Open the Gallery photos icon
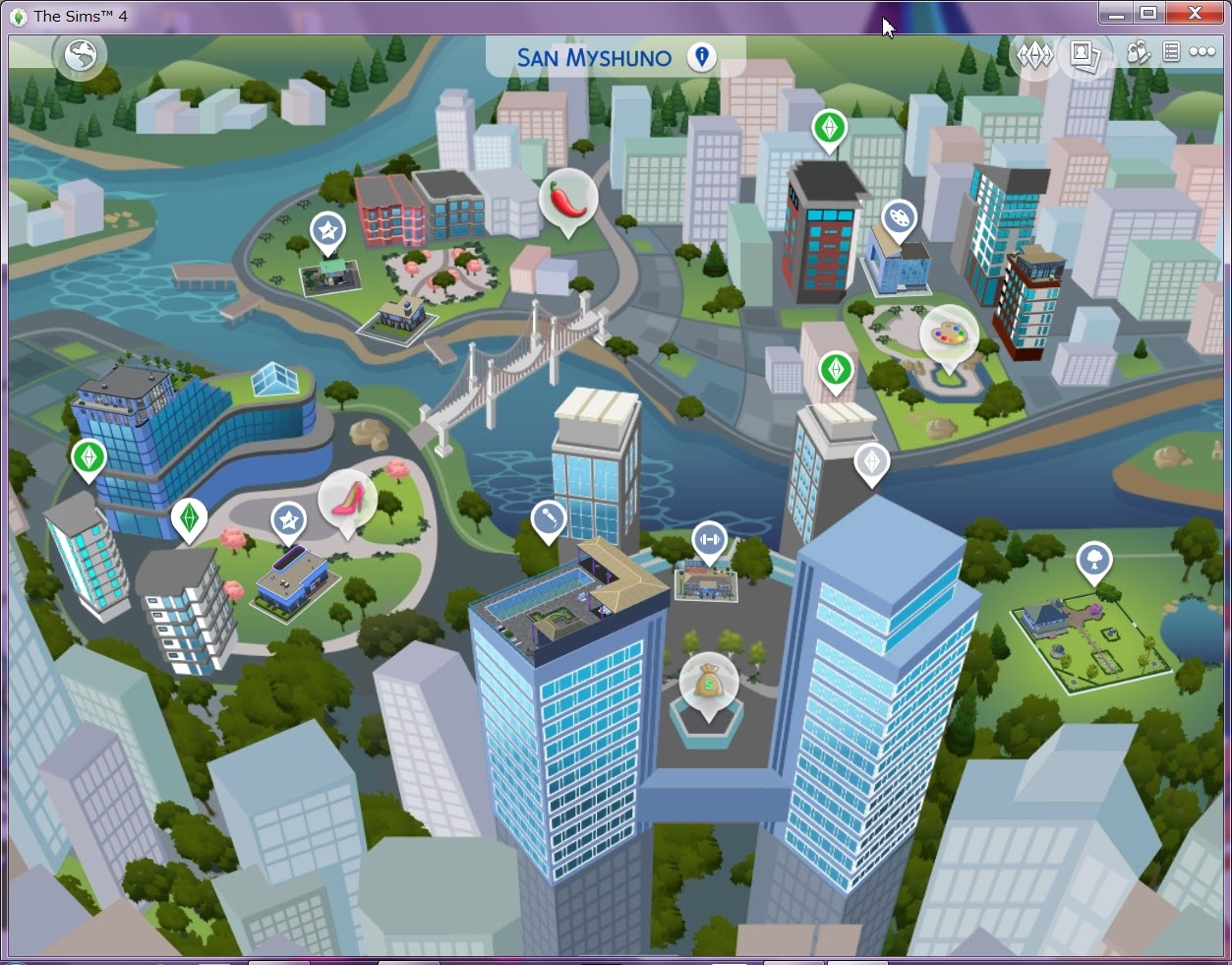Image resolution: width=1232 pixels, height=965 pixels. [x=1085, y=54]
